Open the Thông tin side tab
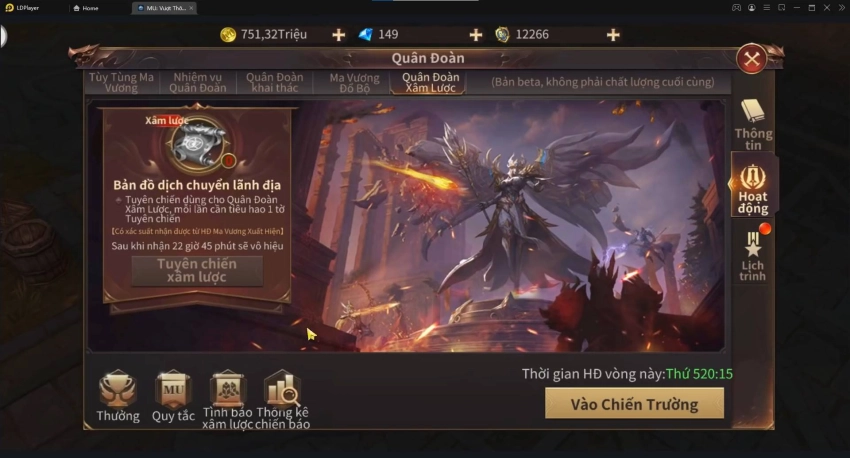This screenshot has height=458, width=850. [x=752, y=121]
